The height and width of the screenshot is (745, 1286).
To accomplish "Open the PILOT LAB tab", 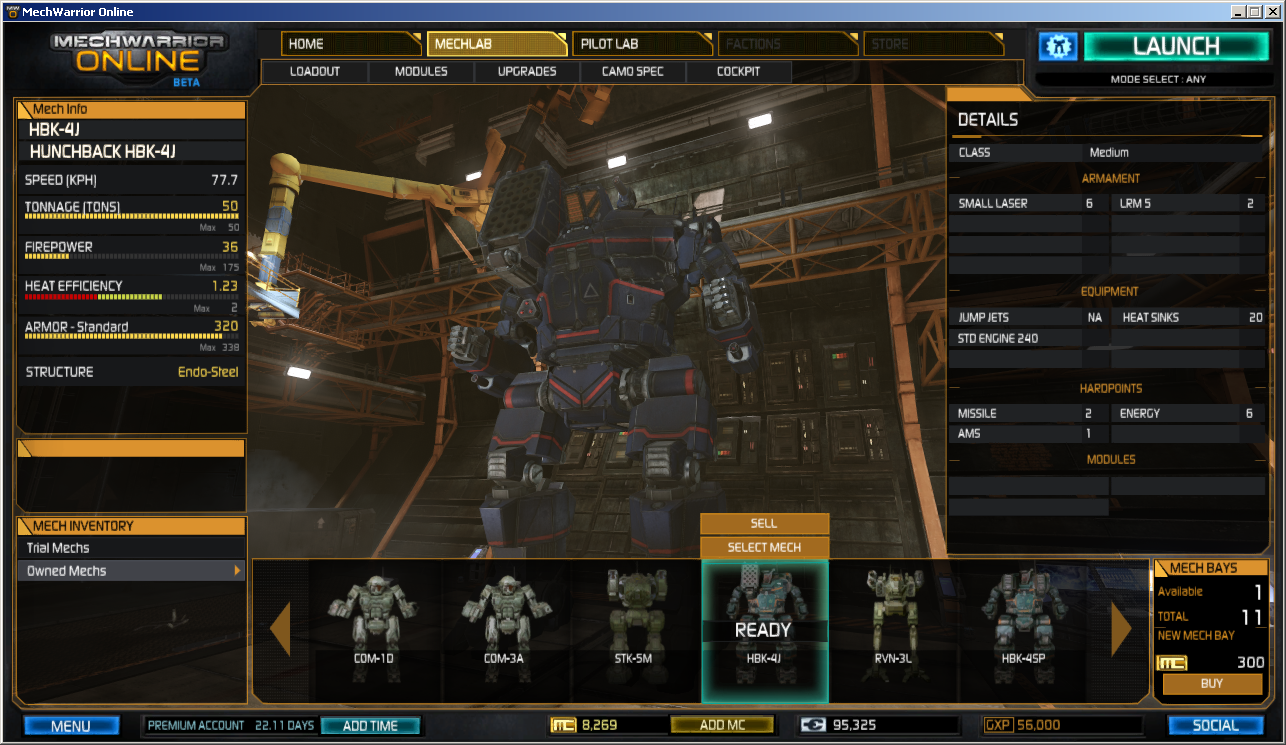I will pyautogui.click(x=640, y=44).
